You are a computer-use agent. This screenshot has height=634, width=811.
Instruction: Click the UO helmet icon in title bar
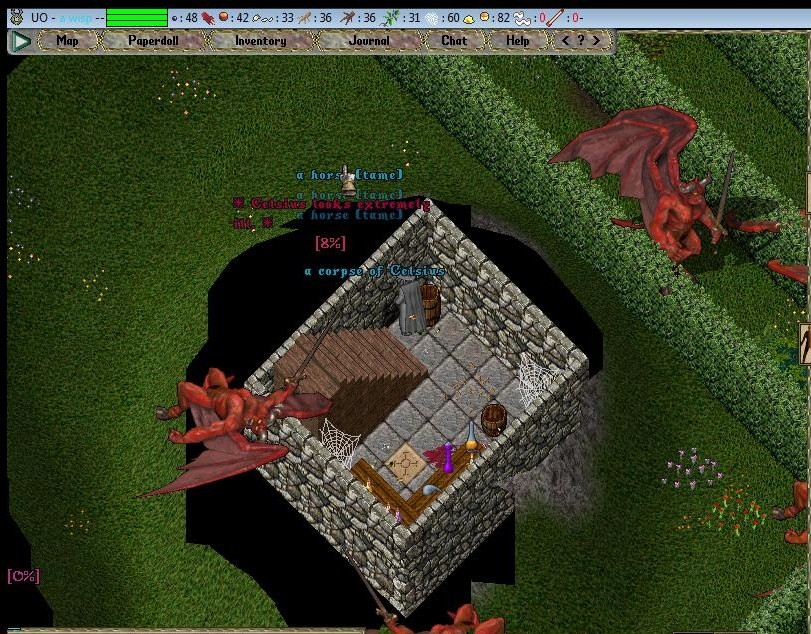pyautogui.click(x=16, y=17)
